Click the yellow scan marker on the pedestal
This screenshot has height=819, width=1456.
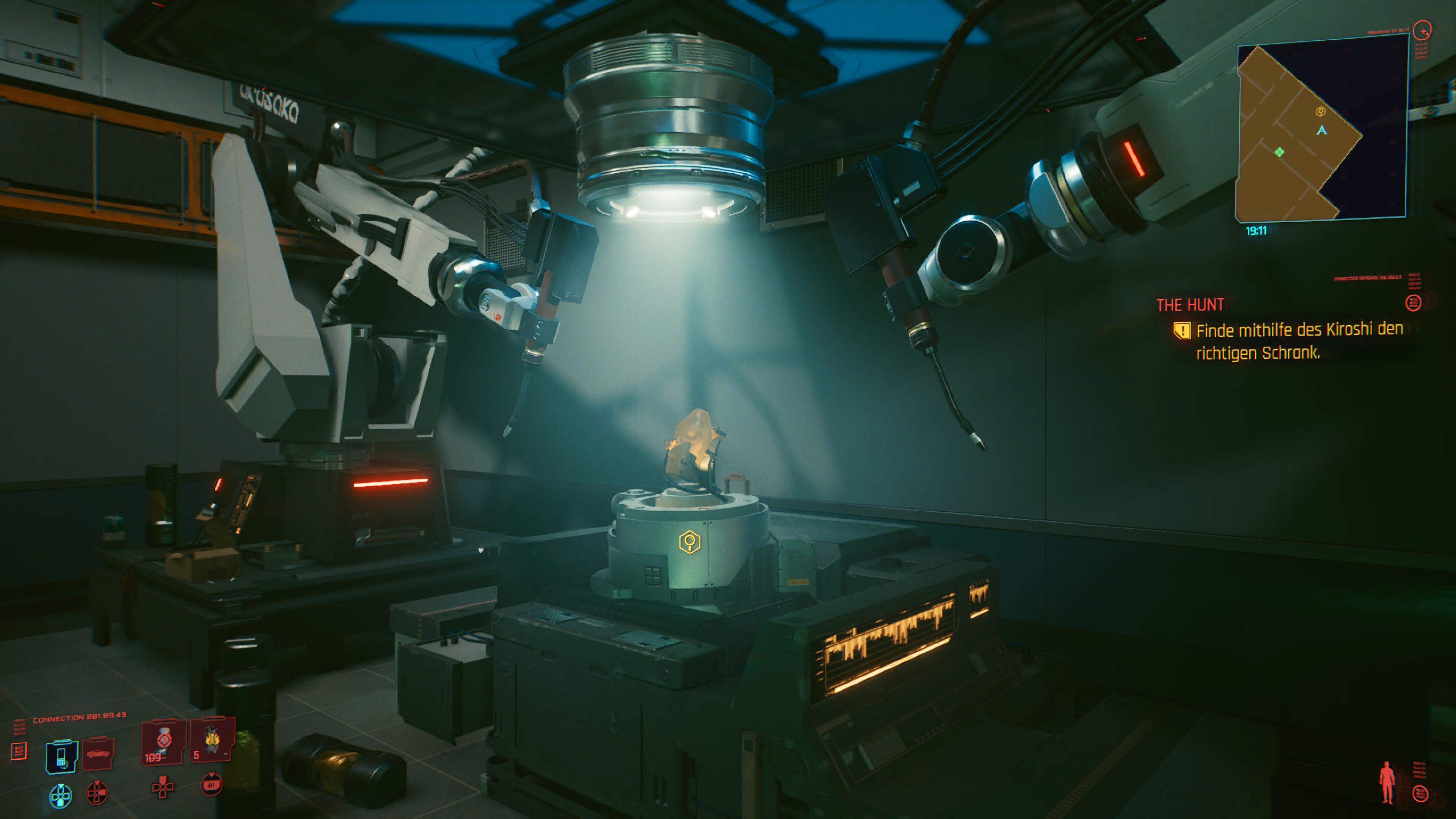[690, 542]
